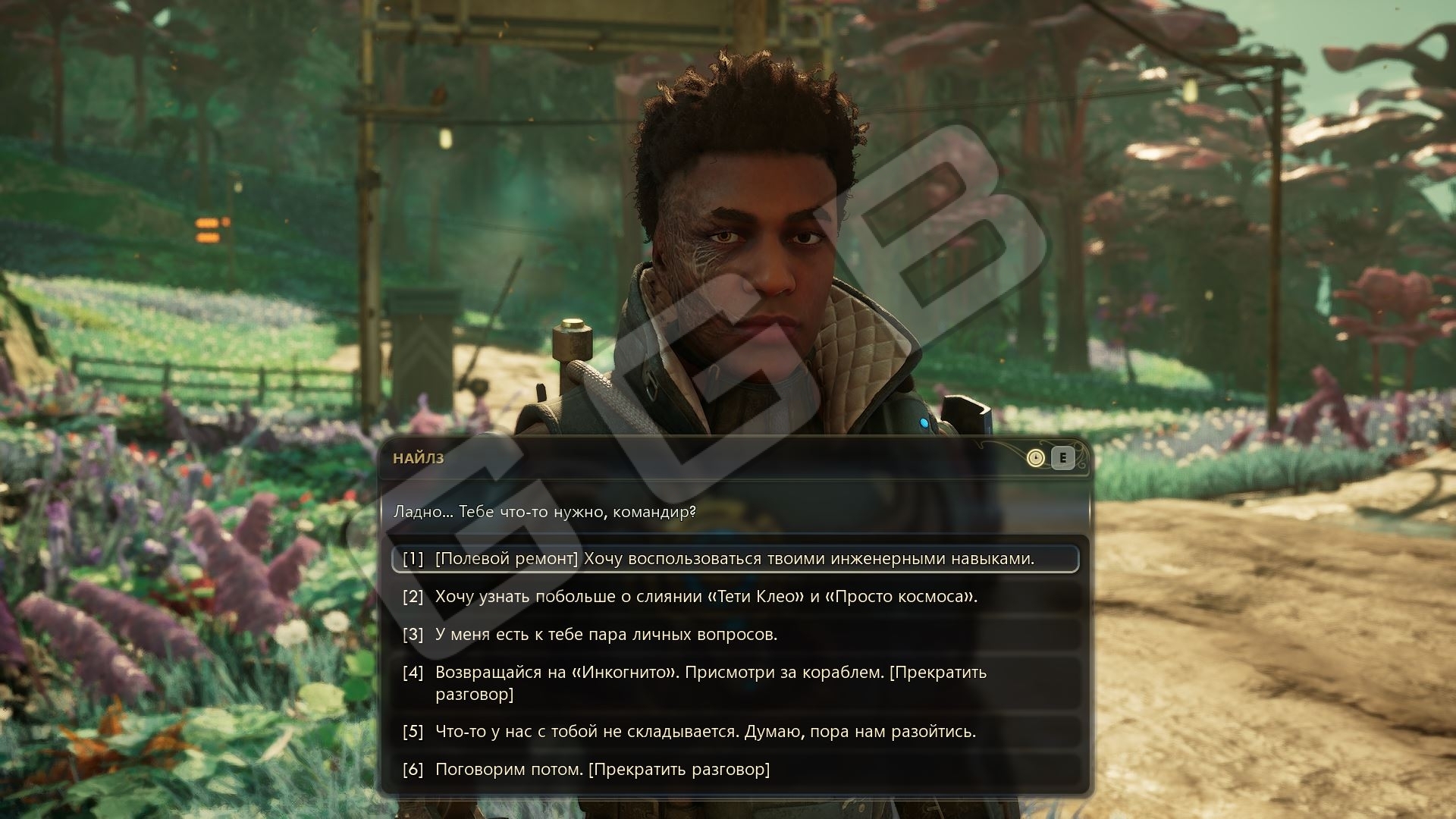Select the reply about personal questions
The image size is (1456, 819).
point(606,635)
